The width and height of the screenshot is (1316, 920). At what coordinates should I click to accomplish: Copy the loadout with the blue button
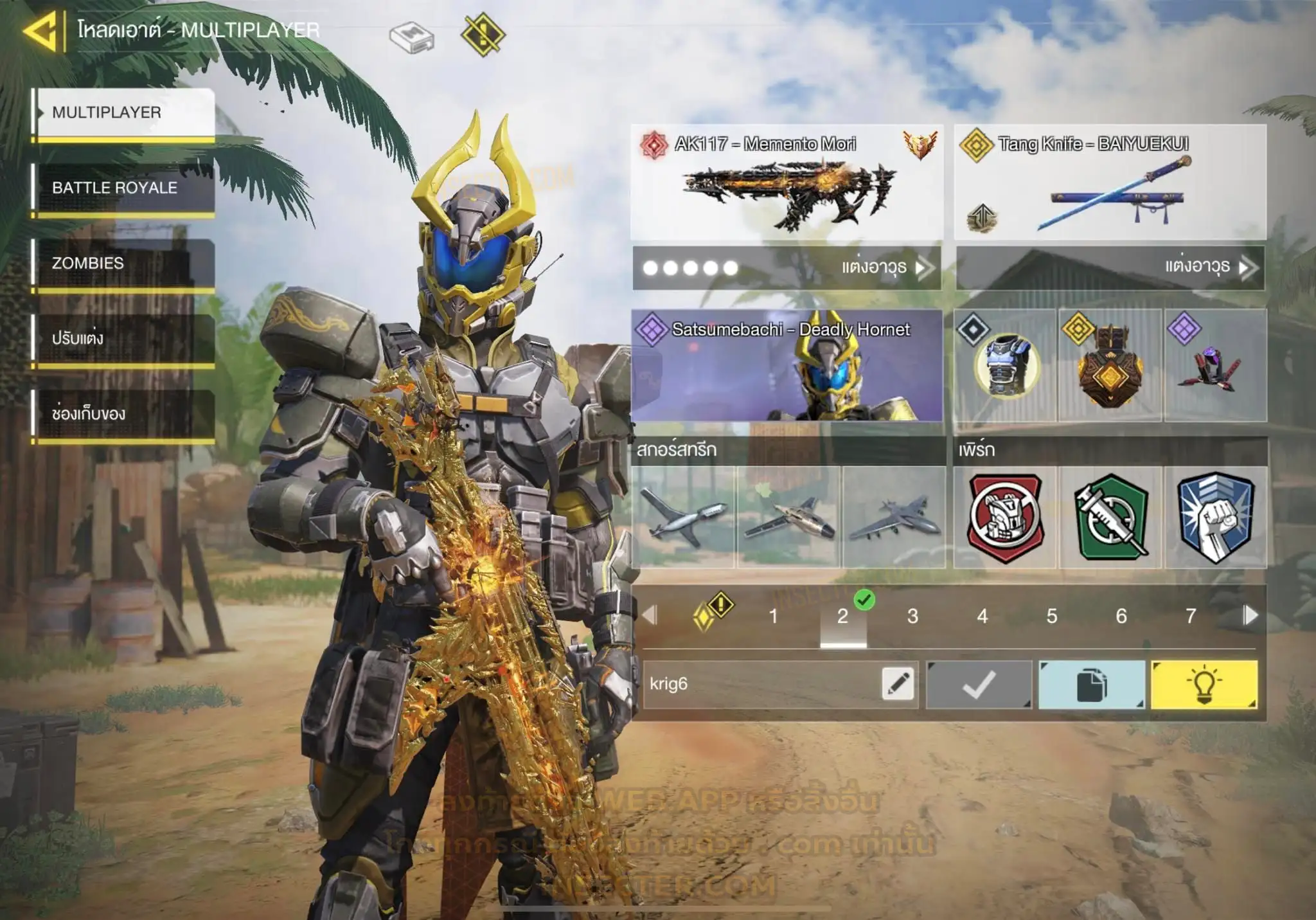coord(1091,685)
